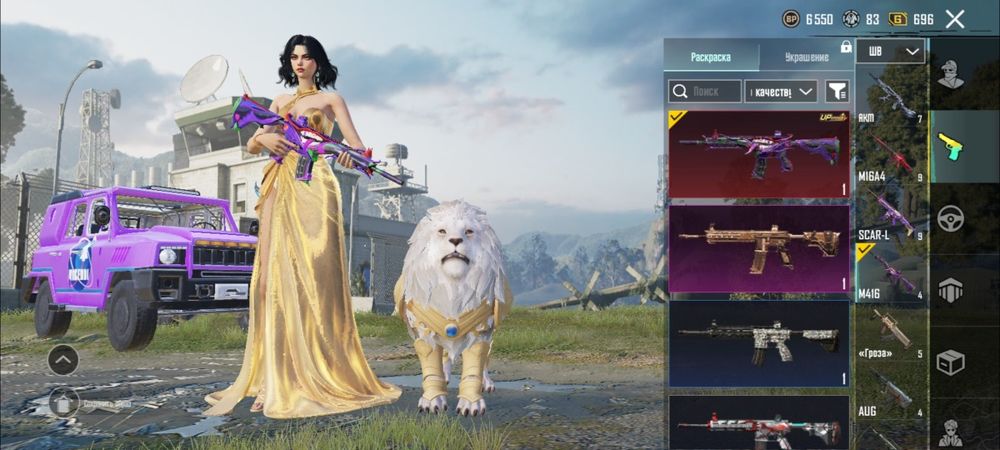Screen dimensions: 1000x450
Task: Click the round up-arrow button
Action: click(x=63, y=359)
